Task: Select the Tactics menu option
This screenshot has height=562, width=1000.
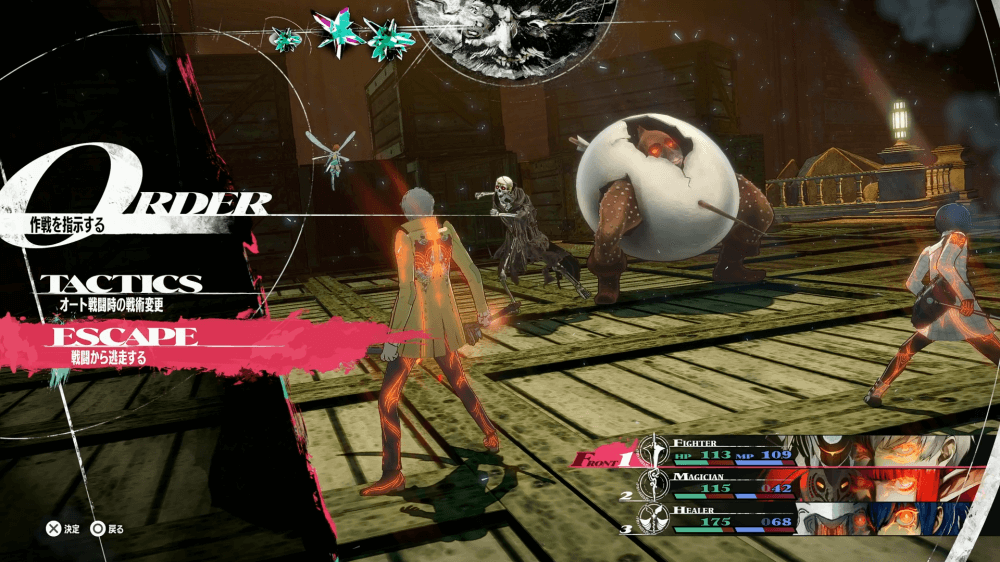Action: (x=120, y=285)
